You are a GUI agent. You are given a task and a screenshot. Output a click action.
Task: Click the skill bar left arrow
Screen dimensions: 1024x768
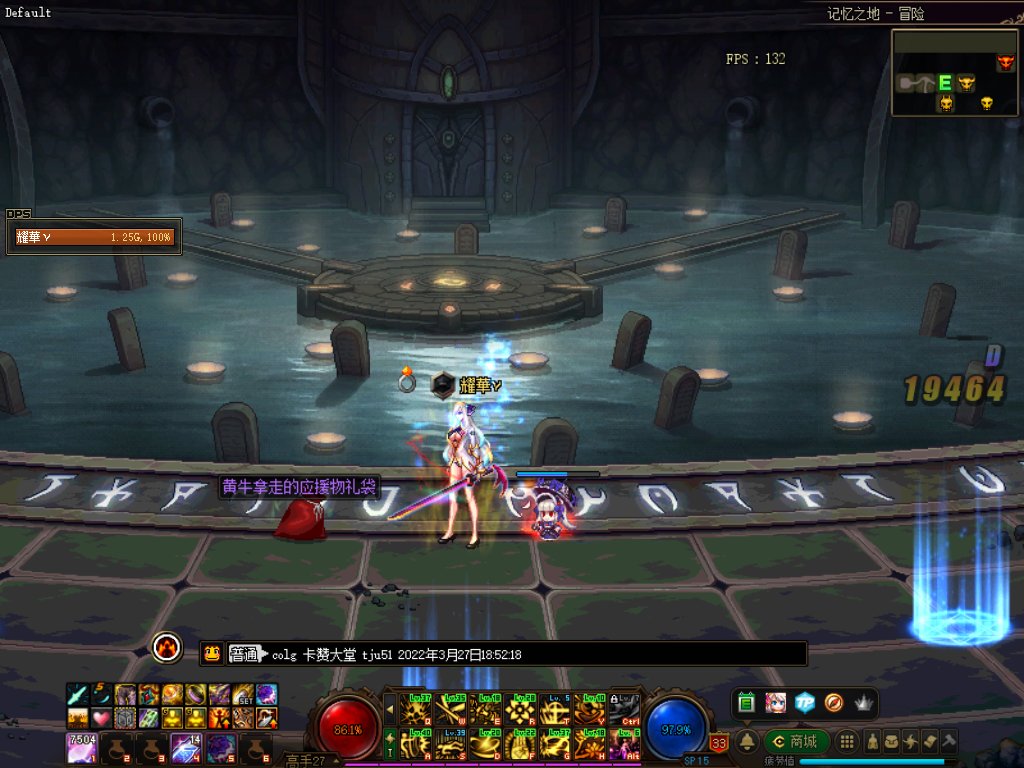pyautogui.click(x=390, y=710)
